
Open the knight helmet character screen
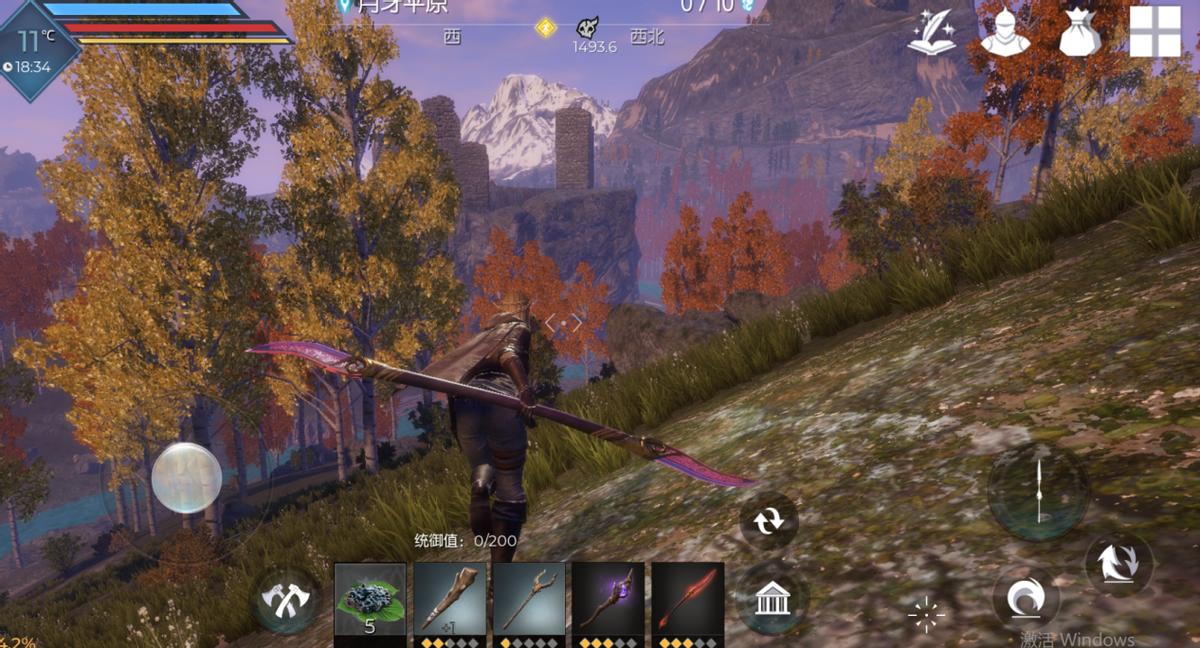click(1004, 32)
